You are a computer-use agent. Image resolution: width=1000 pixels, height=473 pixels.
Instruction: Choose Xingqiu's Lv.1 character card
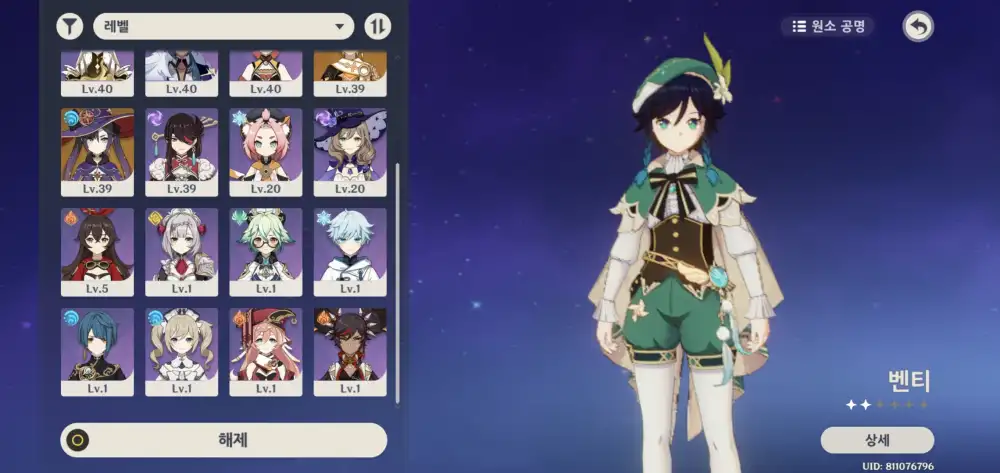(97, 351)
